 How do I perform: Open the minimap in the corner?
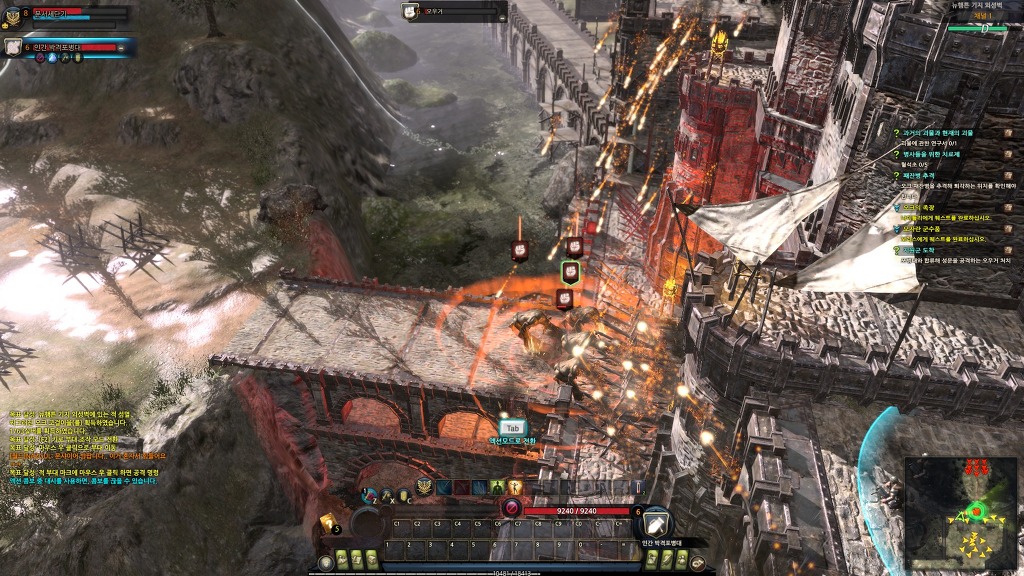point(961,506)
